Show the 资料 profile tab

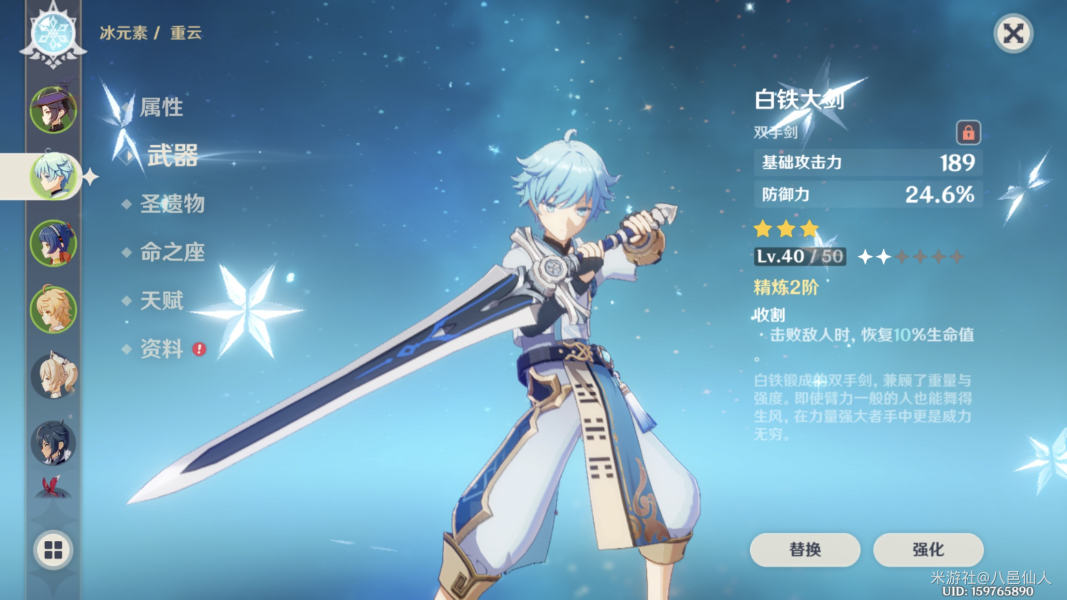[x=160, y=349]
